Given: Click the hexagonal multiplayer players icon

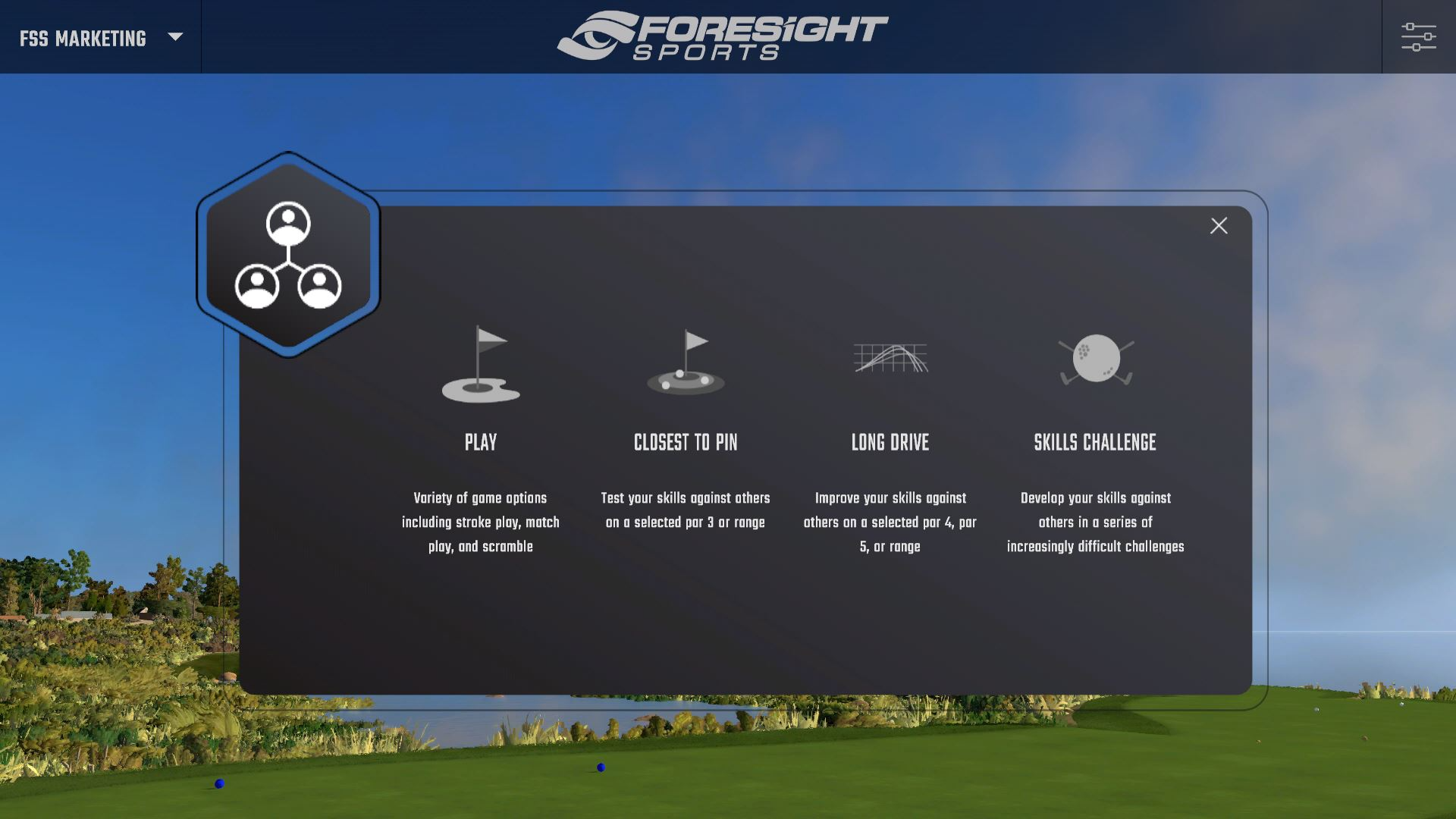Looking at the screenshot, I should (x=288, y=254).
